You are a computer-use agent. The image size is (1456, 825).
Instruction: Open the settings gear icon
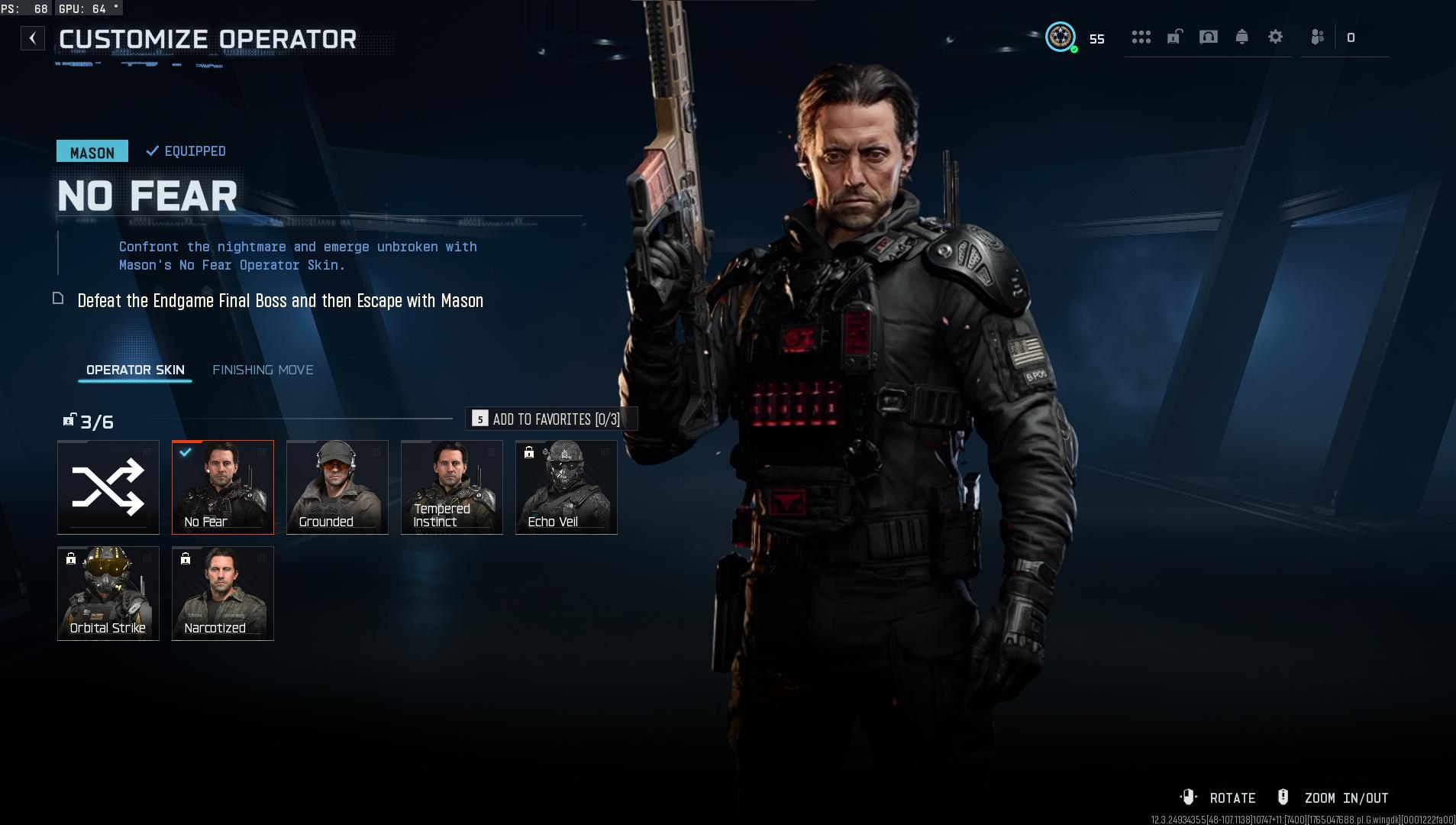1275,37
